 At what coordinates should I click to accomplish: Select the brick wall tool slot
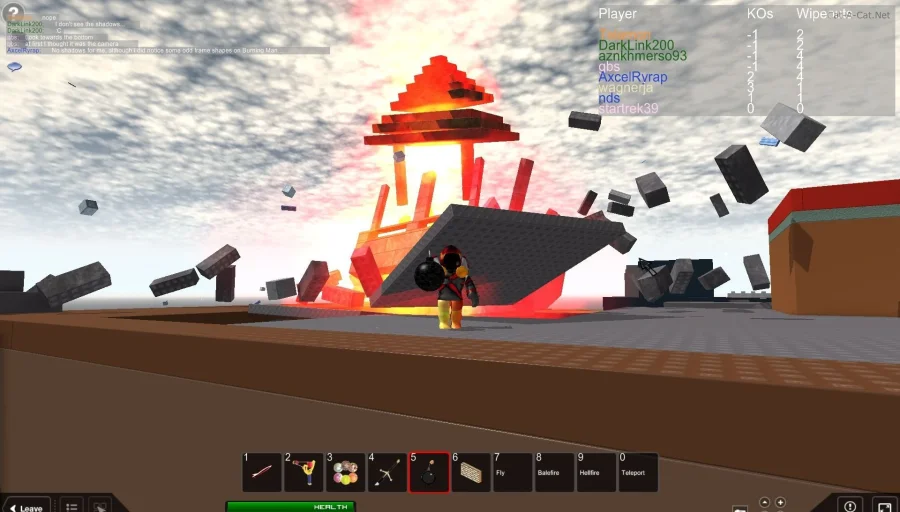coord(471,472)
